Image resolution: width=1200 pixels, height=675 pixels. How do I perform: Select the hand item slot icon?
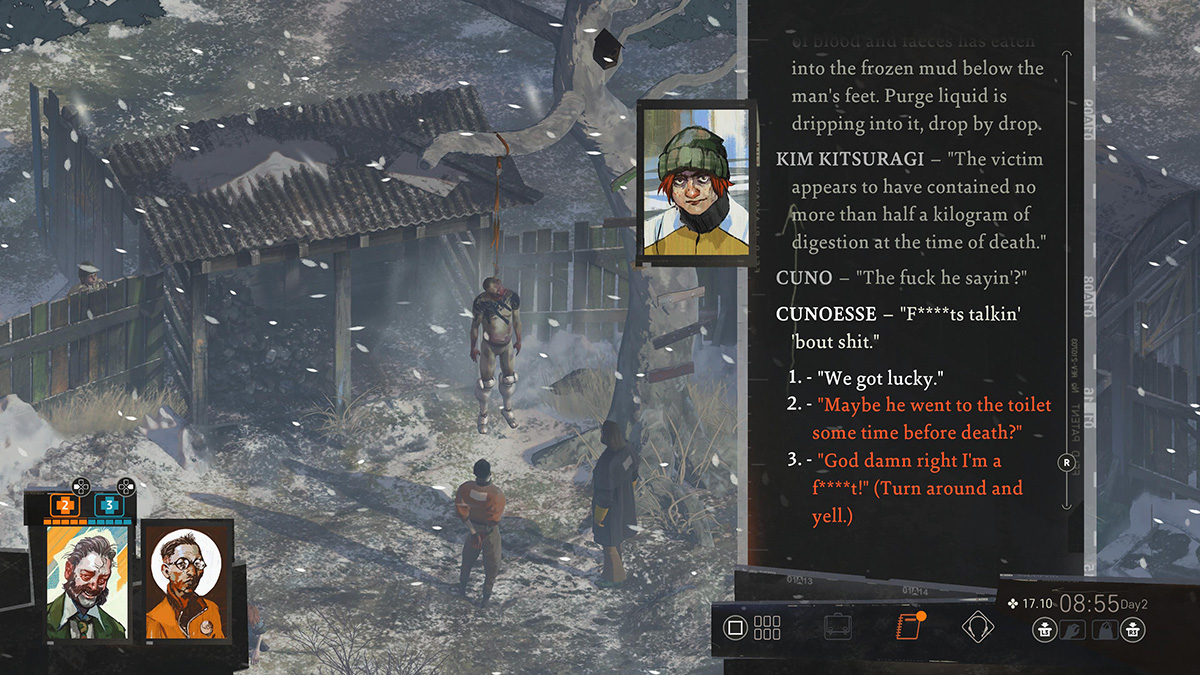pyautogui.click(x=1073, y=630)
